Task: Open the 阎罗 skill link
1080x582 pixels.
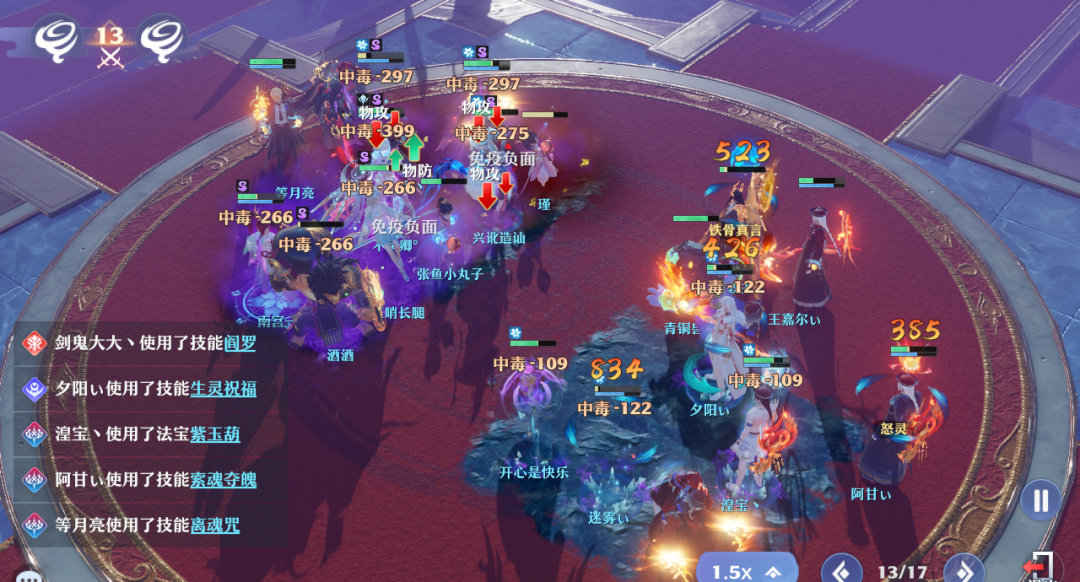Action: pos(240,343)
